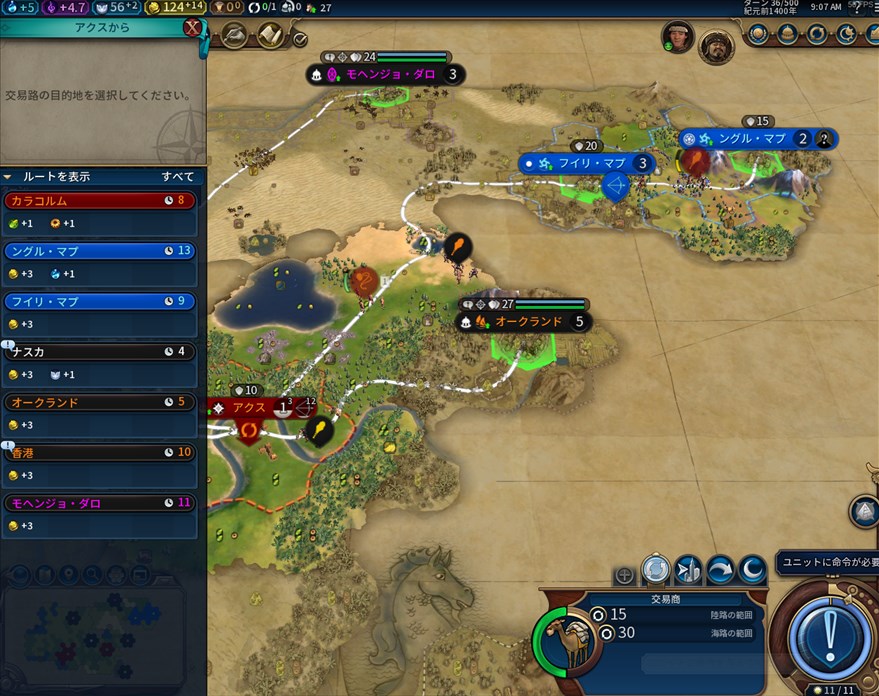Choose the オークランド route entry
Screen dimensions: 879x696
tap(99, 402)
